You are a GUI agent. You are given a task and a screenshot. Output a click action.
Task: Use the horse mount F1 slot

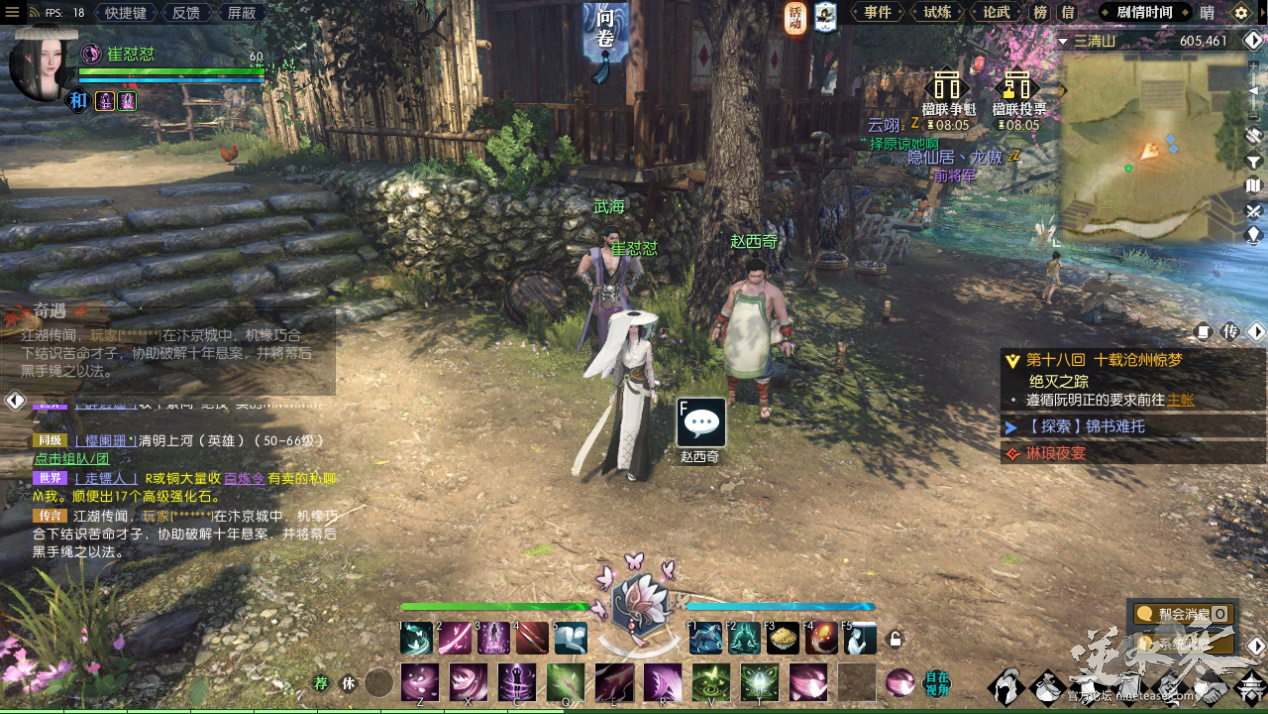pos(705,638)
